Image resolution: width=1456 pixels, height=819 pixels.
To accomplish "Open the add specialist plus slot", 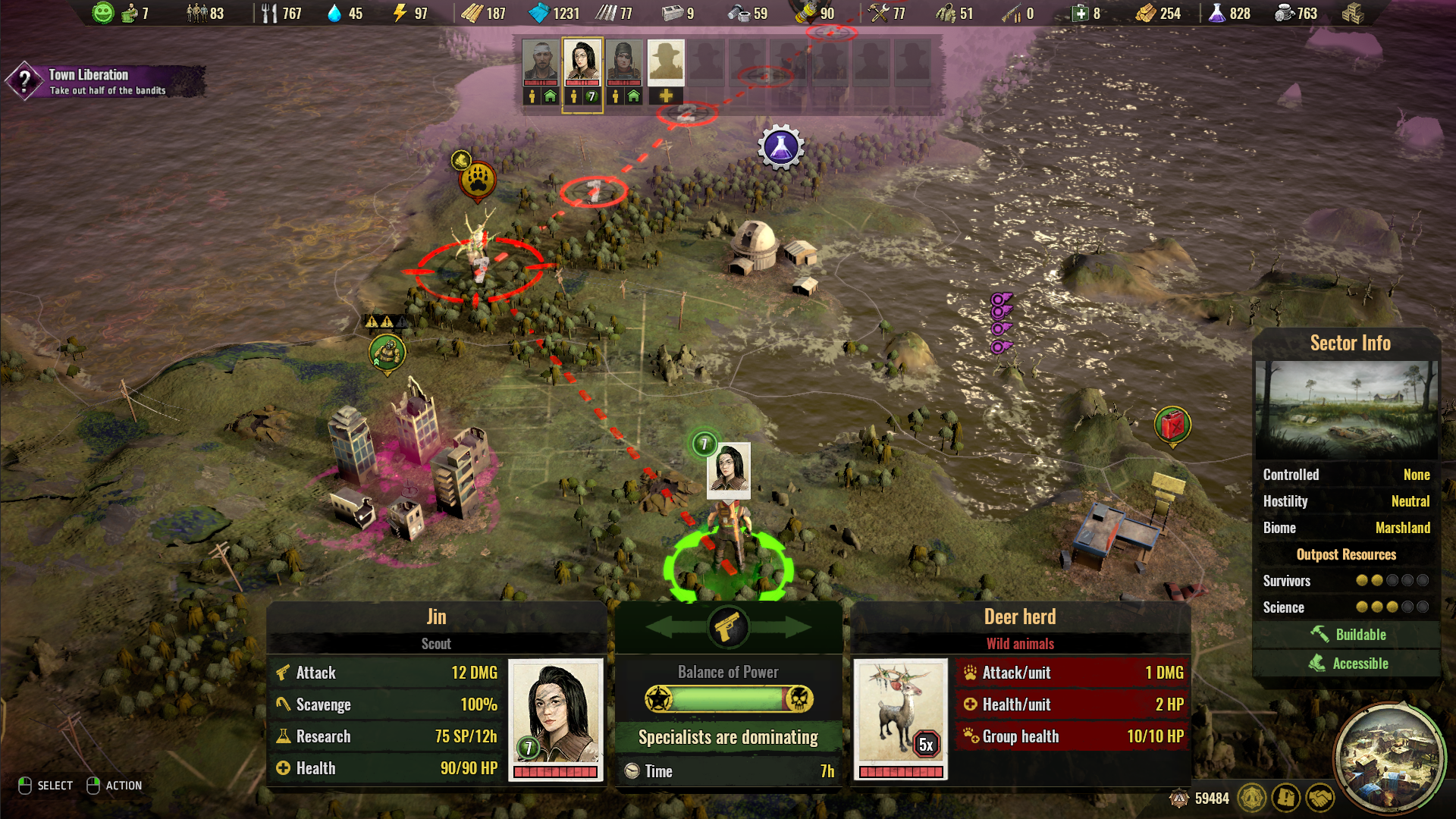I will click(666, 97).
